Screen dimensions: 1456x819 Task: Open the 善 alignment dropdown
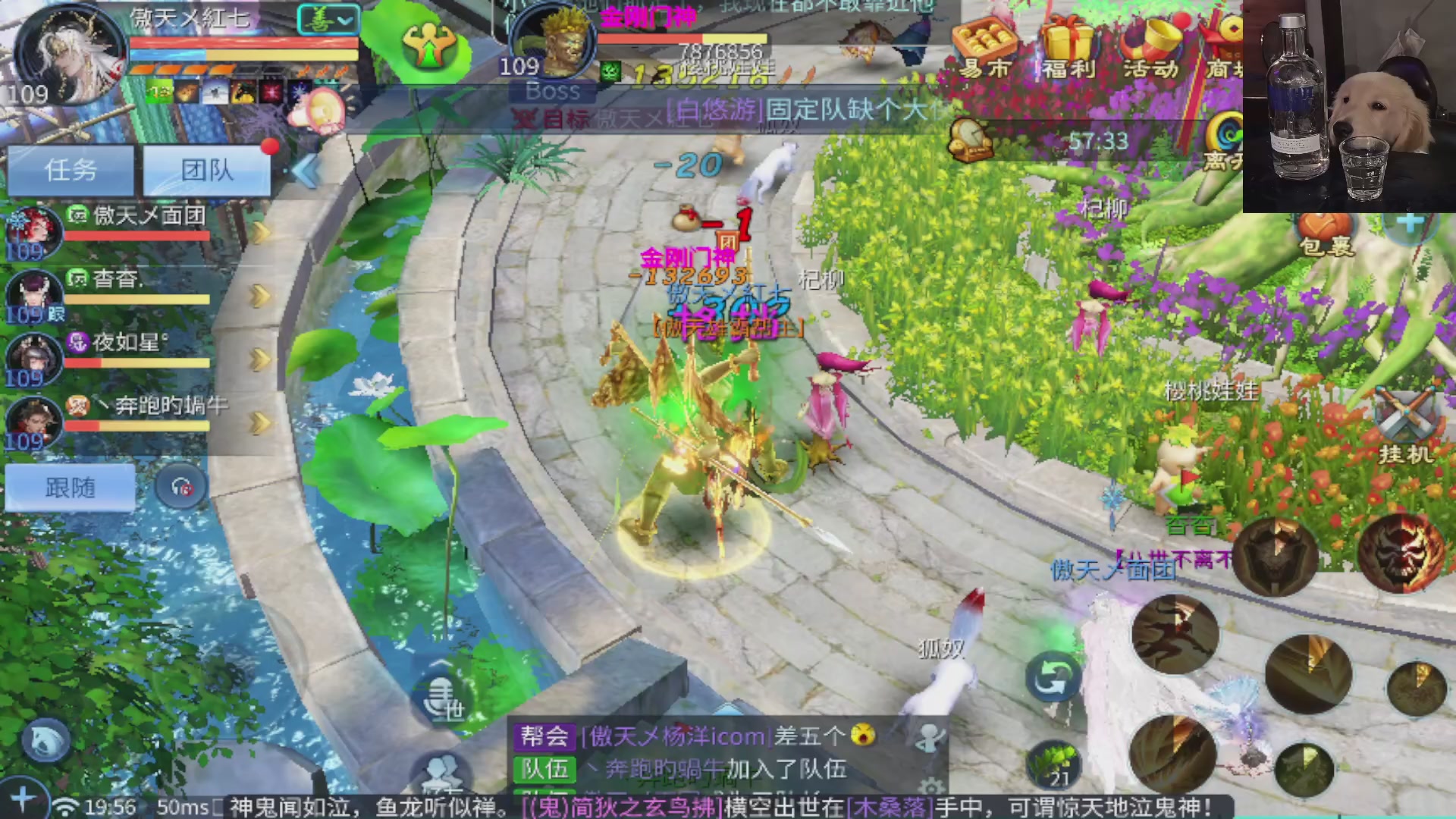pos(326,20)
